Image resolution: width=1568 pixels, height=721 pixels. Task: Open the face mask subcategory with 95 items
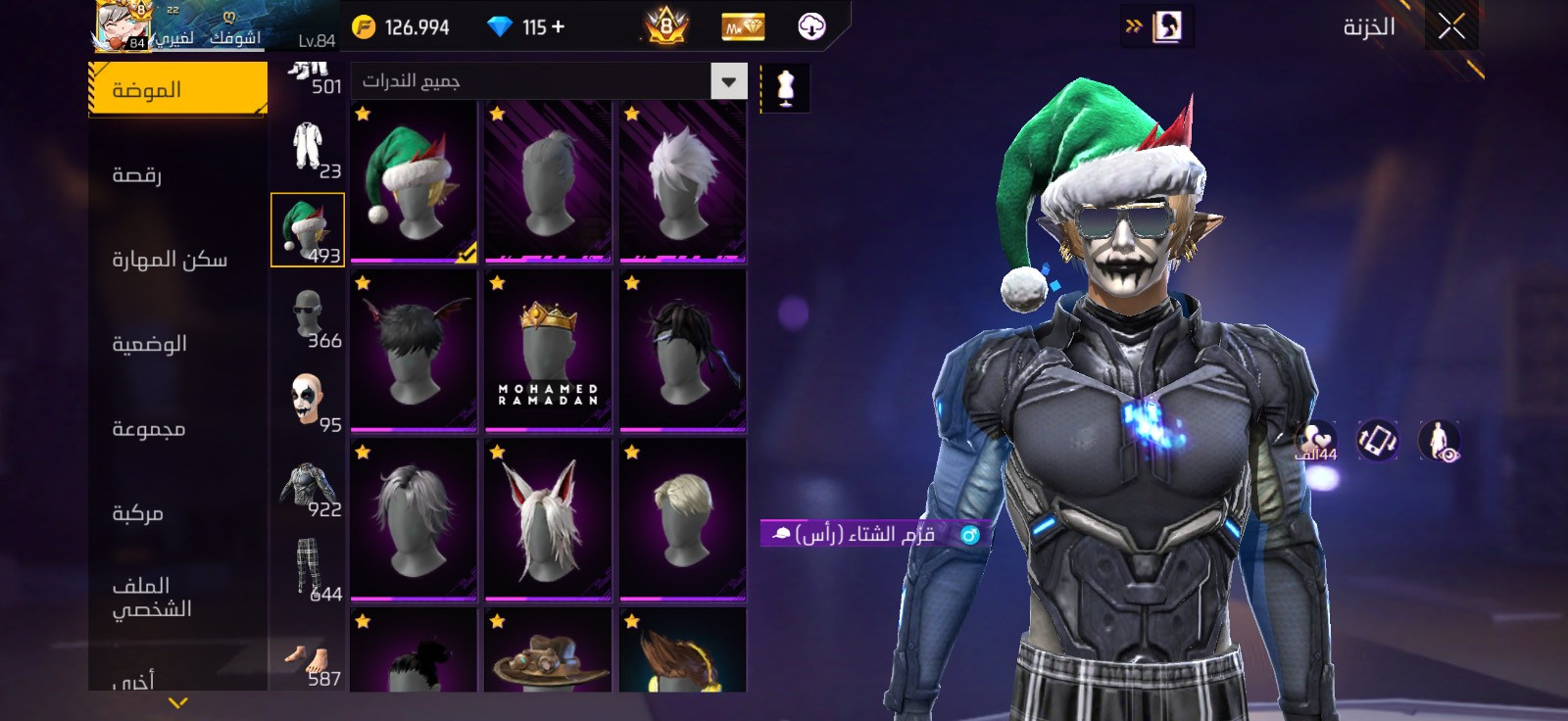click(308, 401)
